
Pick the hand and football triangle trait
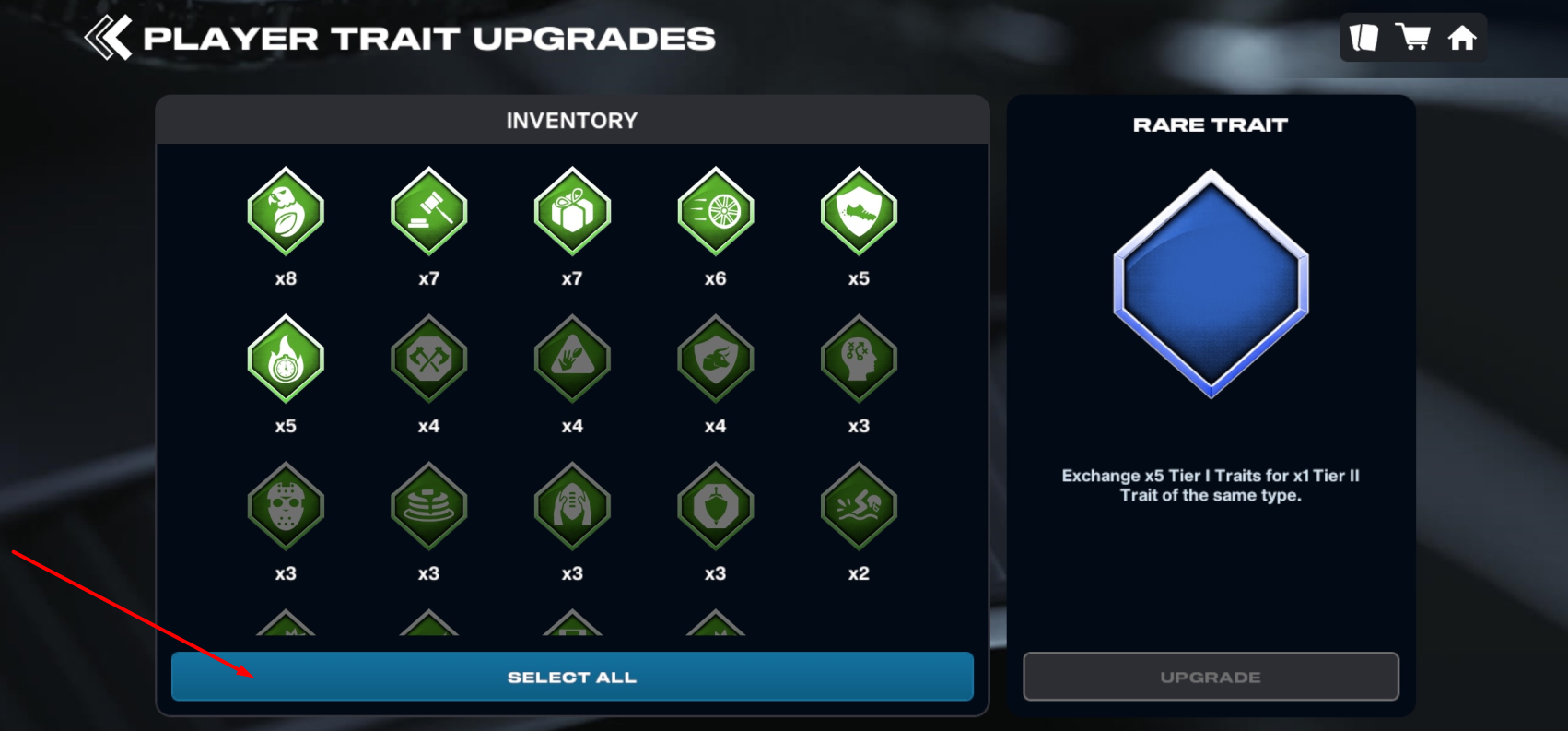click(x=572, y=359)
